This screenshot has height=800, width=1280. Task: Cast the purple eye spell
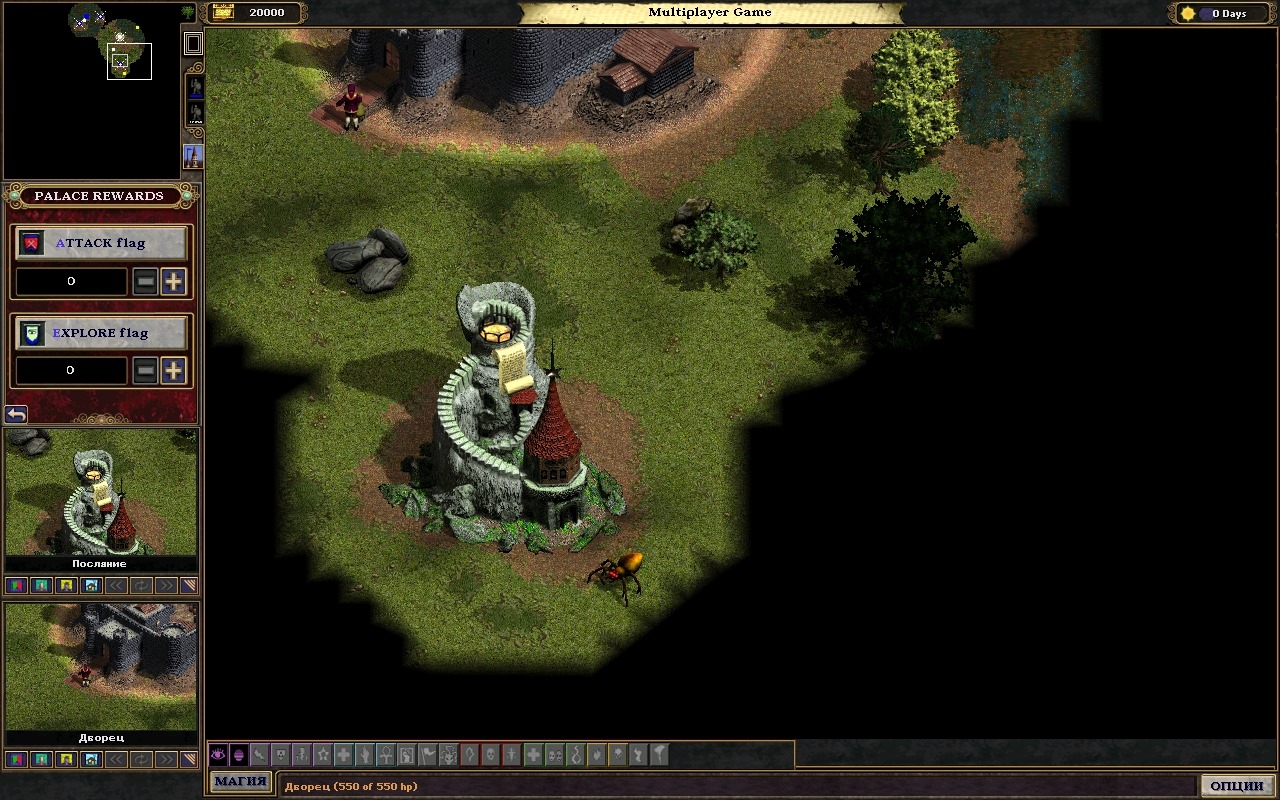218,755
